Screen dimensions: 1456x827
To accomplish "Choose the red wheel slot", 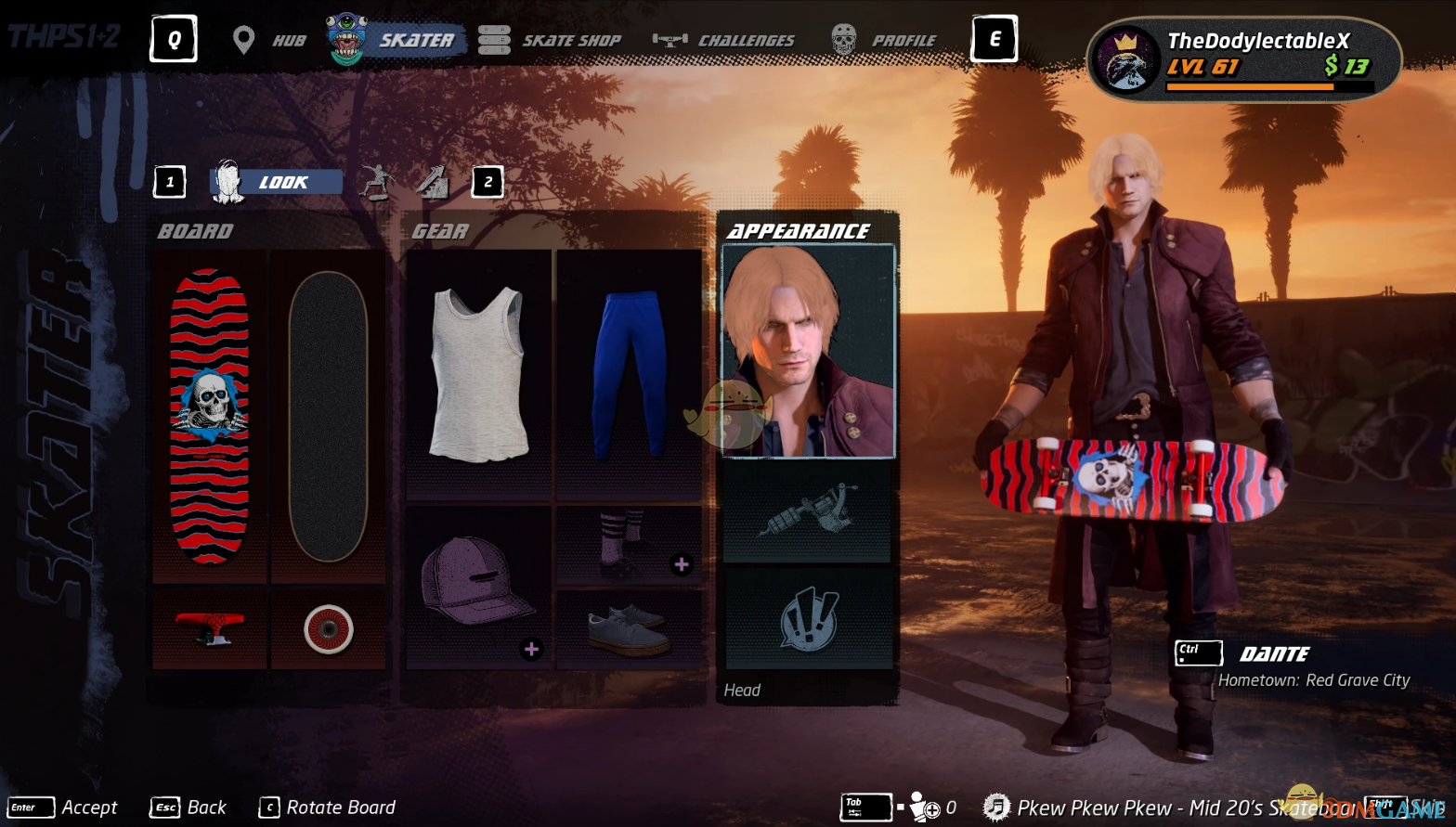I will pos(328,628).
